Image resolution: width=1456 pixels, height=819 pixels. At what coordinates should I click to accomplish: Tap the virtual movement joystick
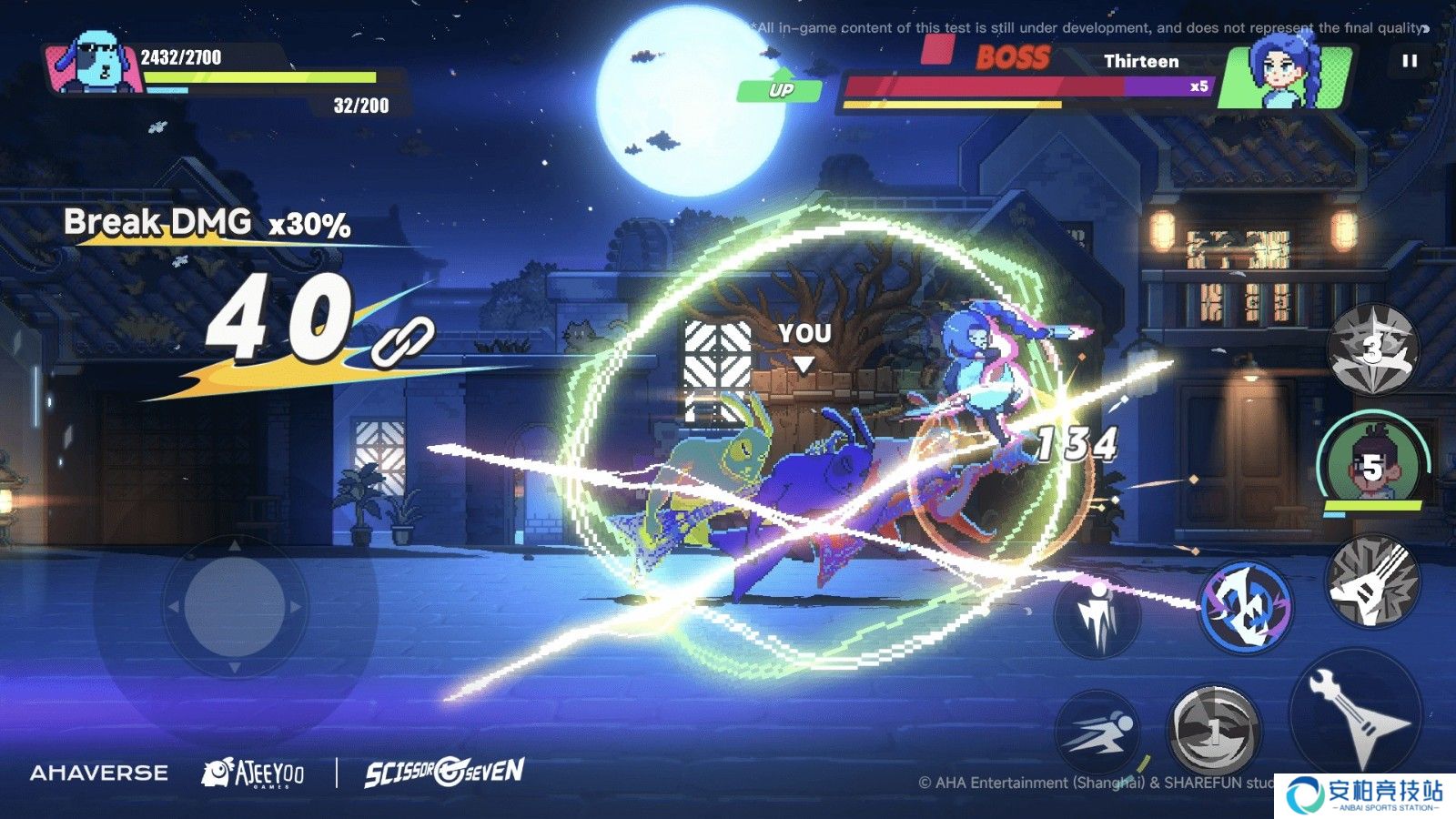(235, 605)
